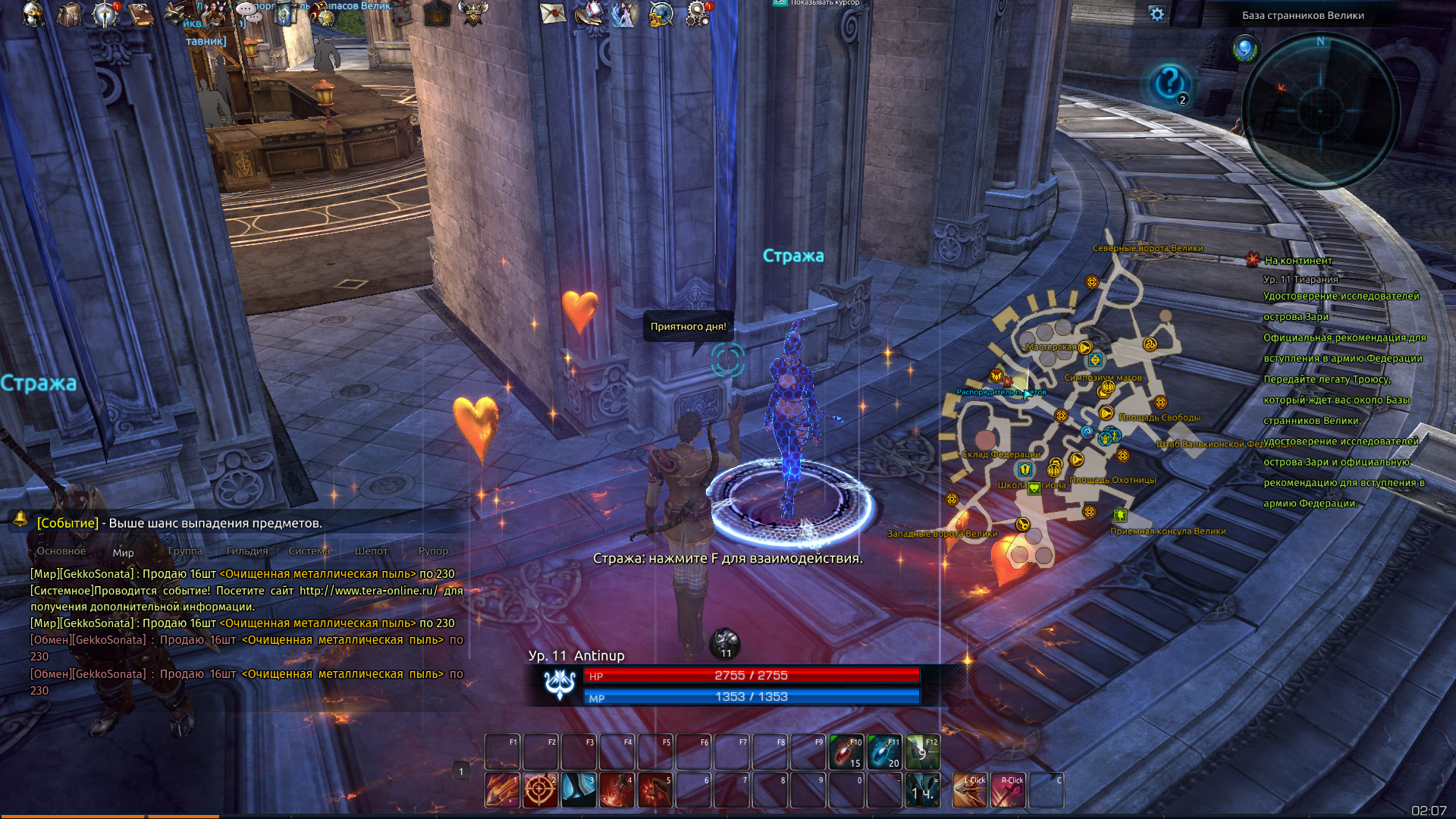Screen dimensions: 1456x819
Task: Click the blue gear settings button
Action: [1156, 14]
